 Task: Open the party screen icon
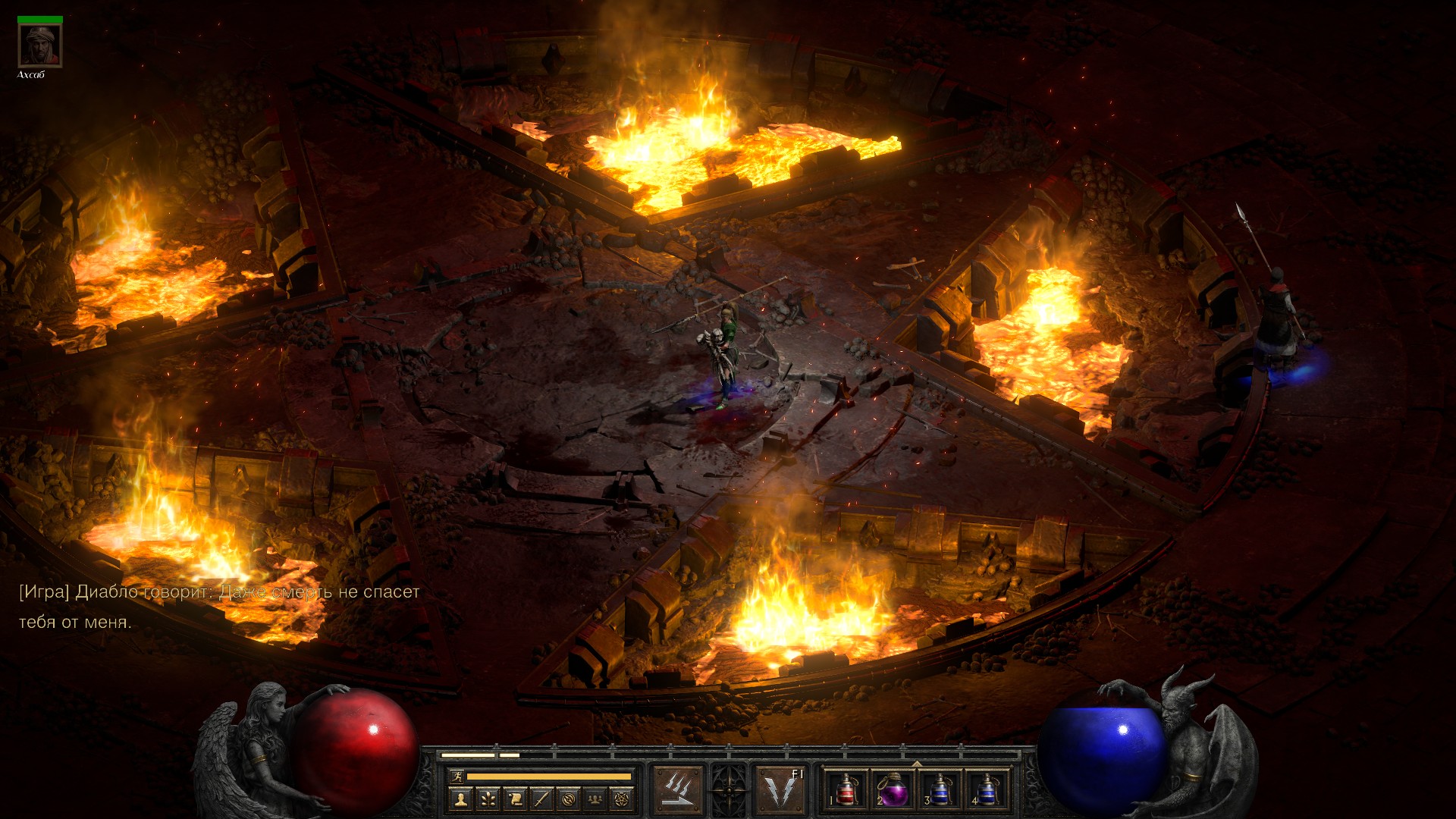point(596,799)
